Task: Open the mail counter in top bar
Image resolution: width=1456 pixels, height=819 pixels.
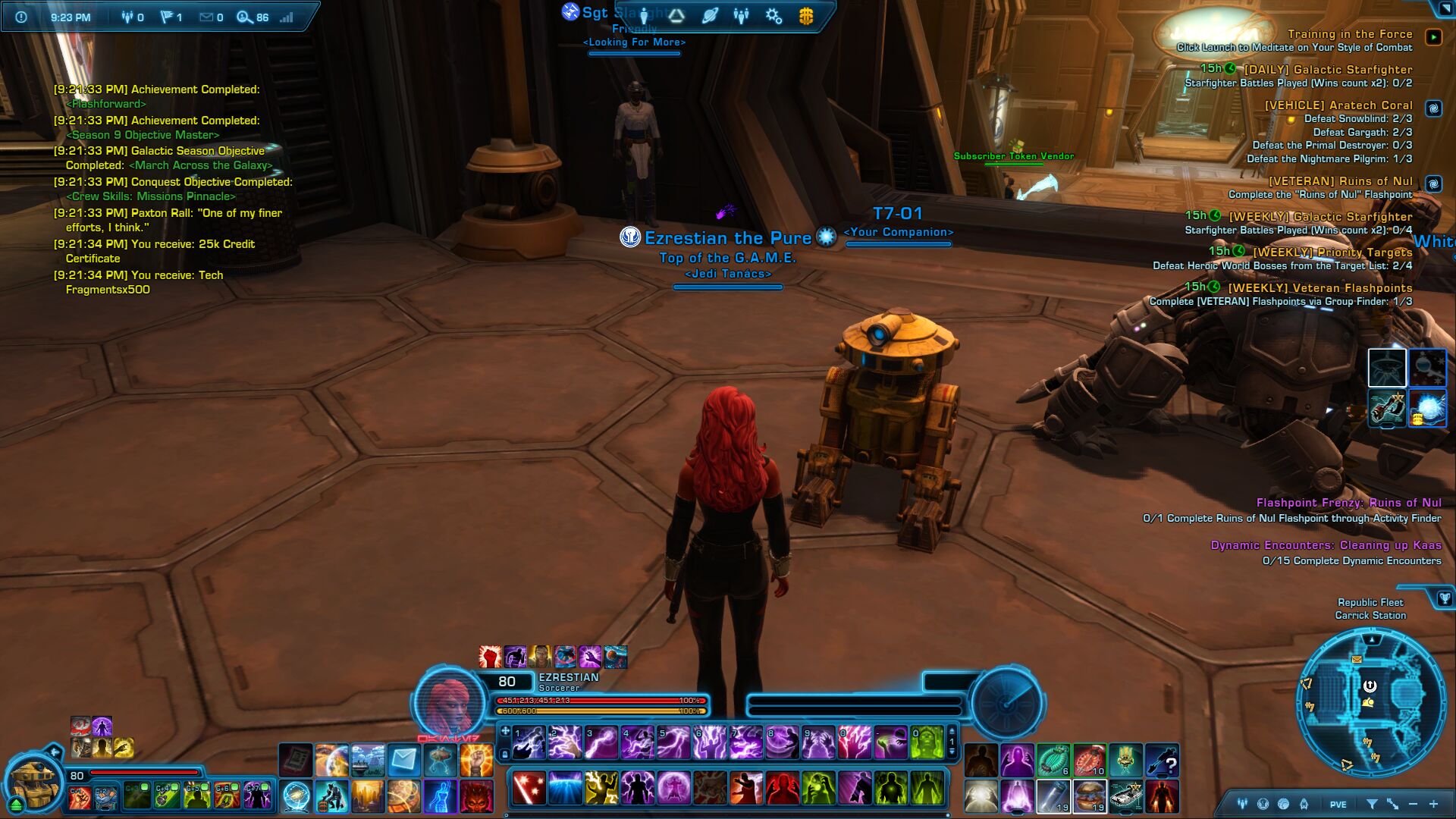Action: click(211, 17)
